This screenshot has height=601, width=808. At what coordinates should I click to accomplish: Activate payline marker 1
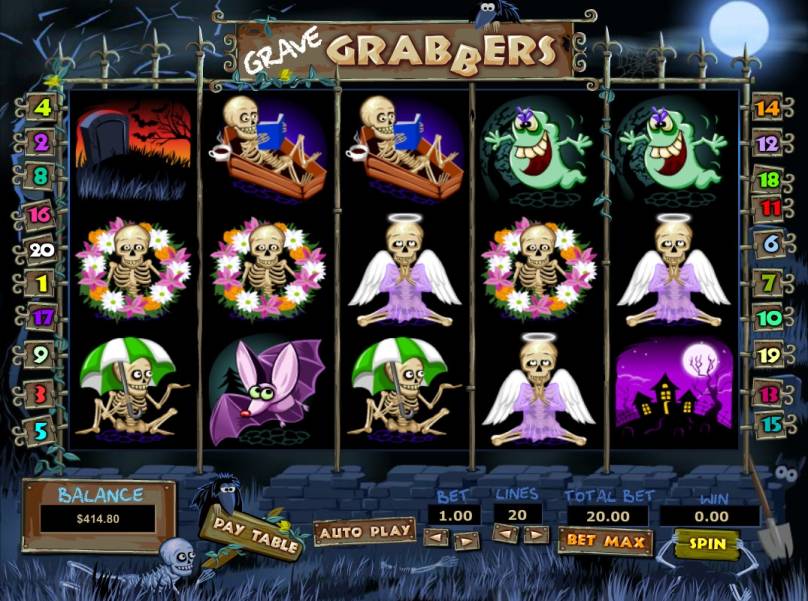coord(42,284)
